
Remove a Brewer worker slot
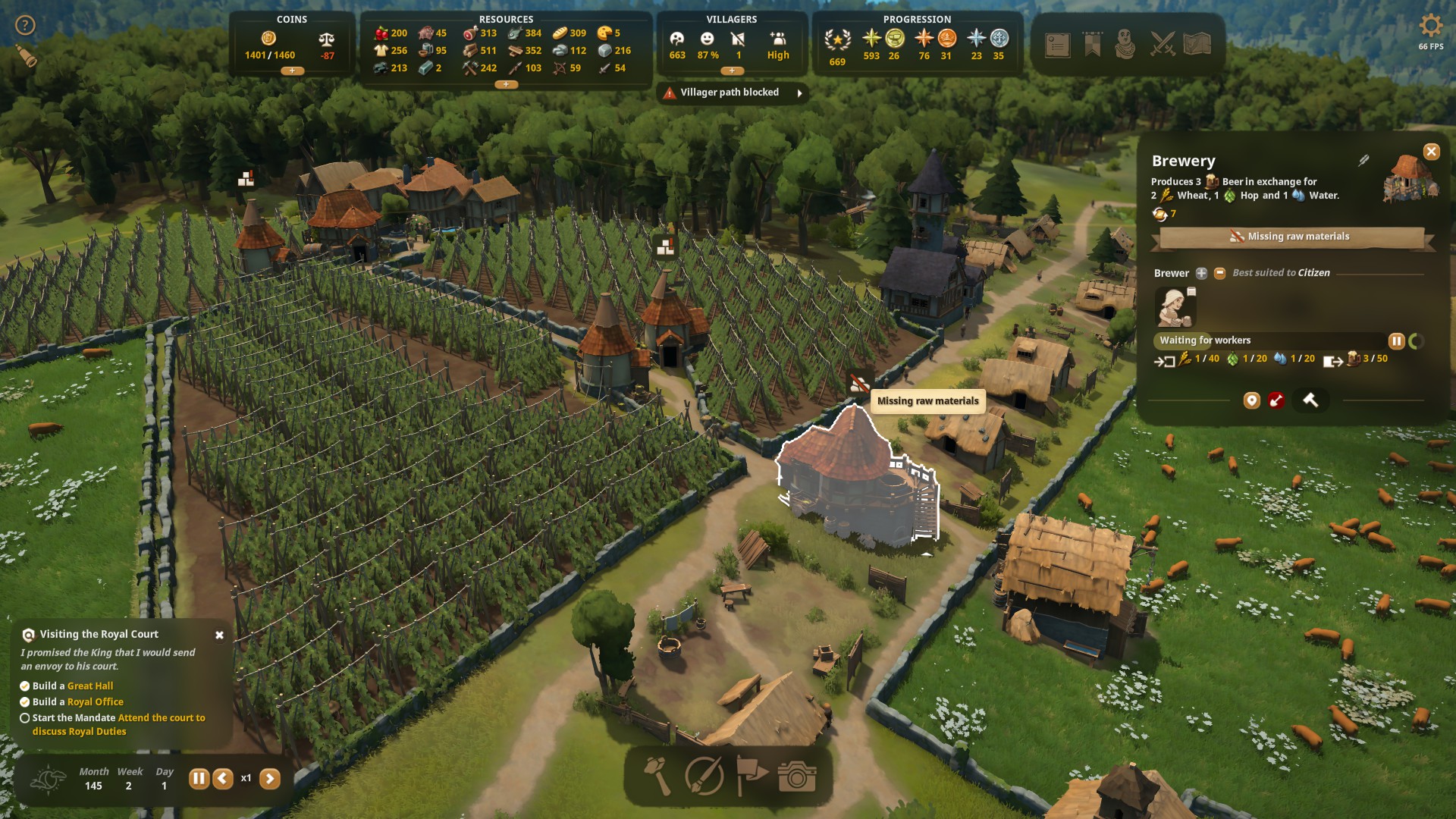(1219, 273)
